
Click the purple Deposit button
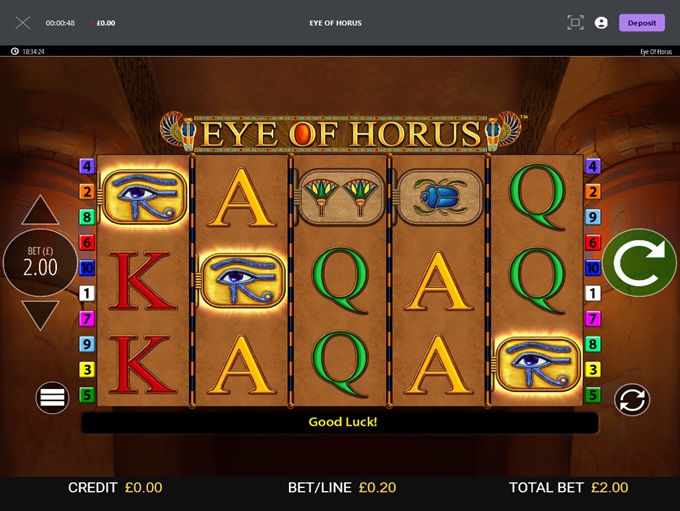coord(641,23)
